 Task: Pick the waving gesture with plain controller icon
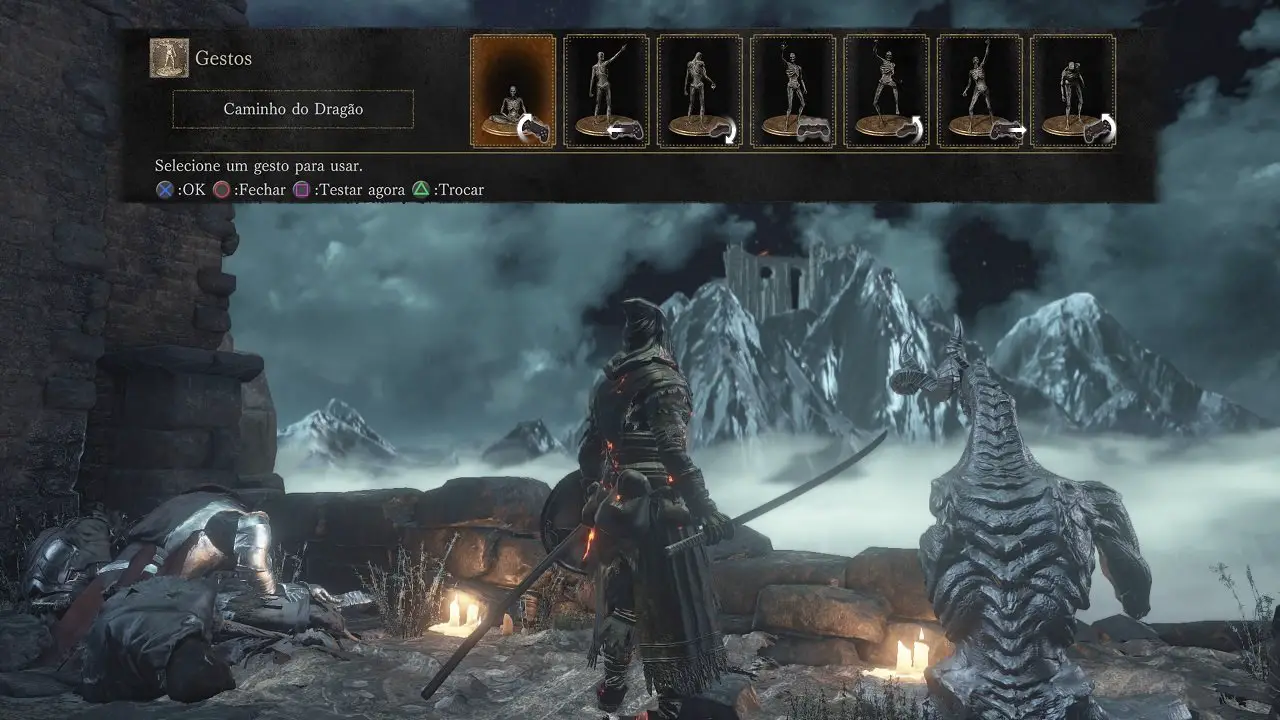[x=793, y=91]
